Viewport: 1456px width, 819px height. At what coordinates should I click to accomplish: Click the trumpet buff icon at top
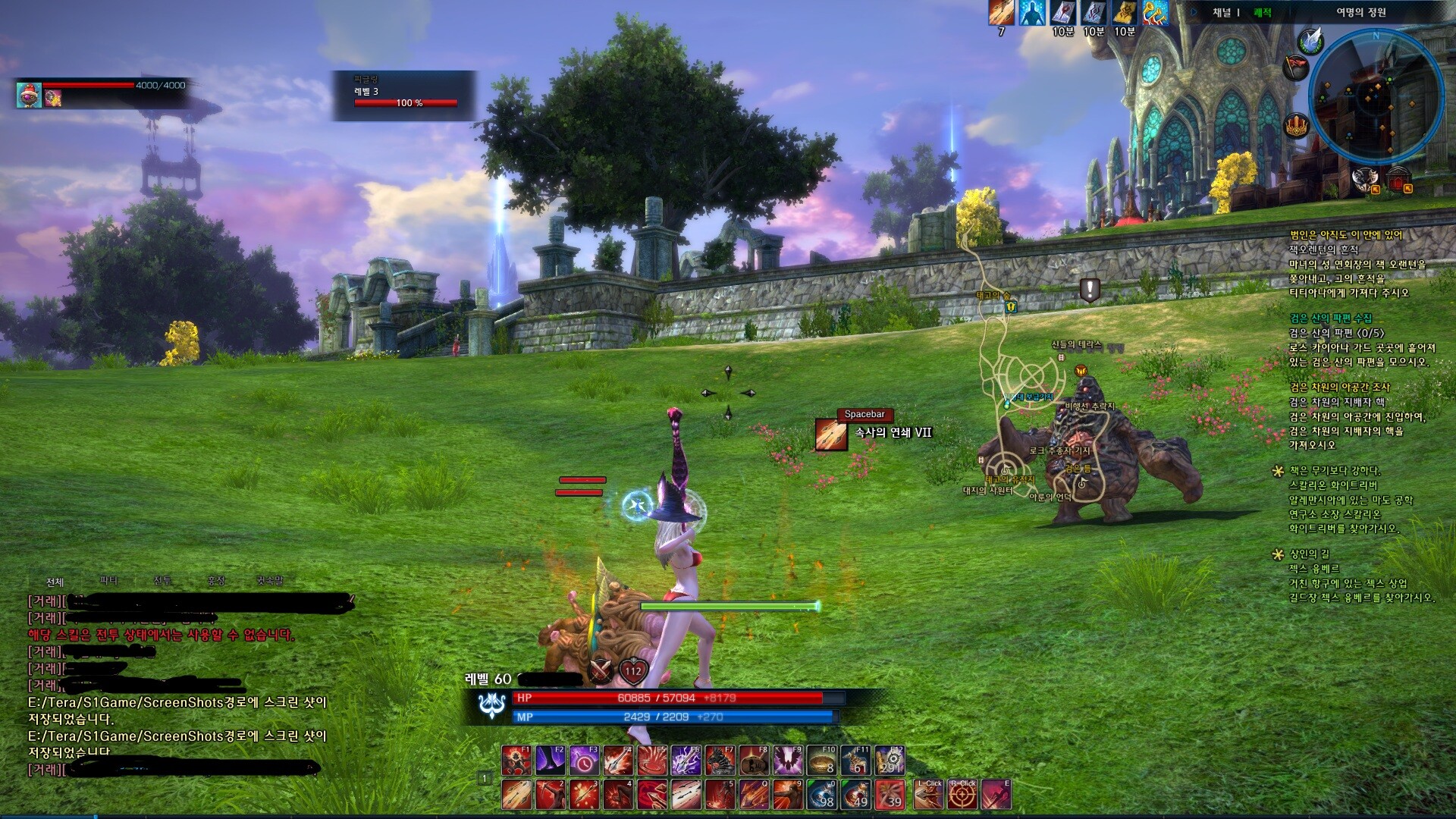[x=1154, y=13]
